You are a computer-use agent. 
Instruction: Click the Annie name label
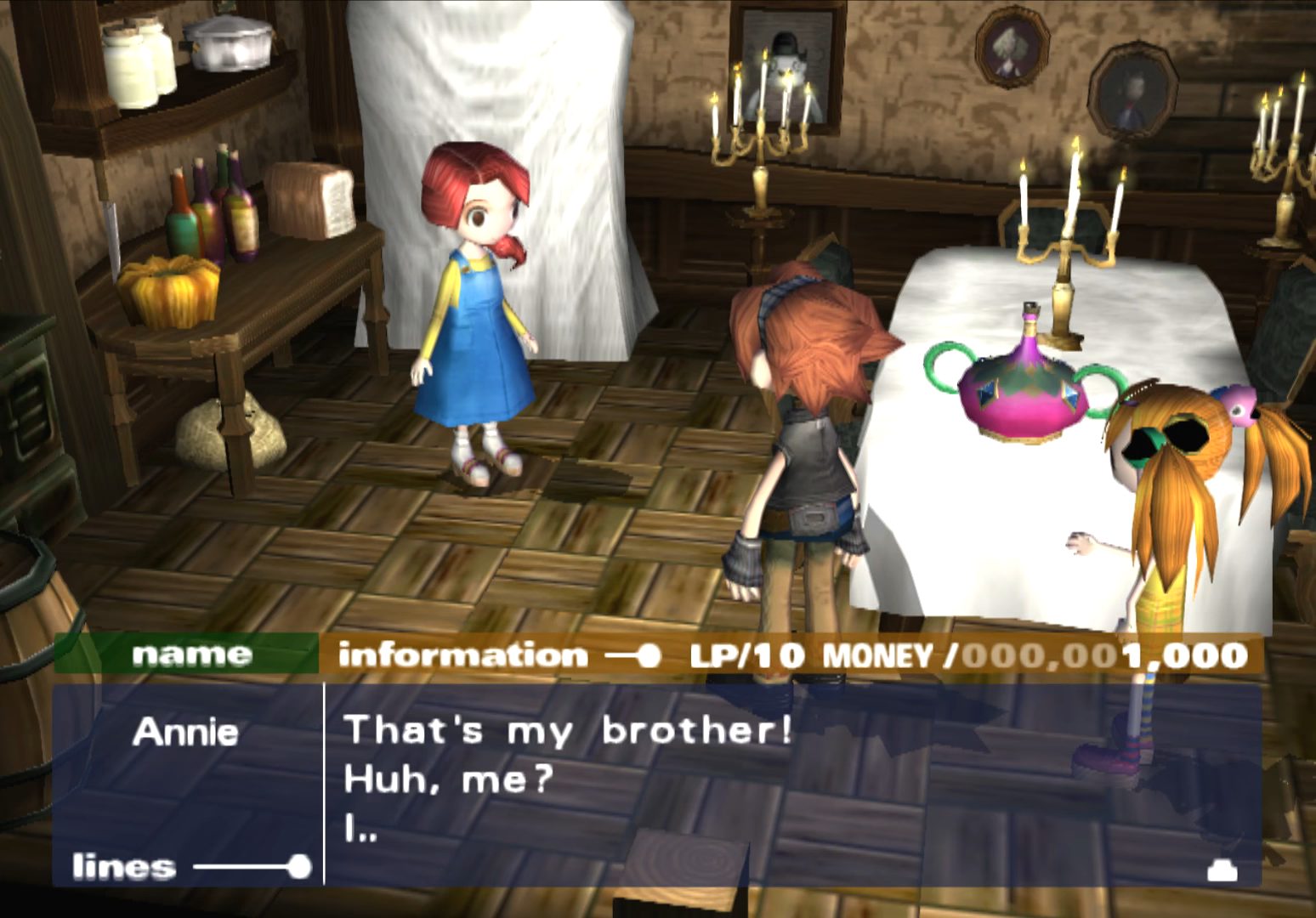tap(189, 732)
